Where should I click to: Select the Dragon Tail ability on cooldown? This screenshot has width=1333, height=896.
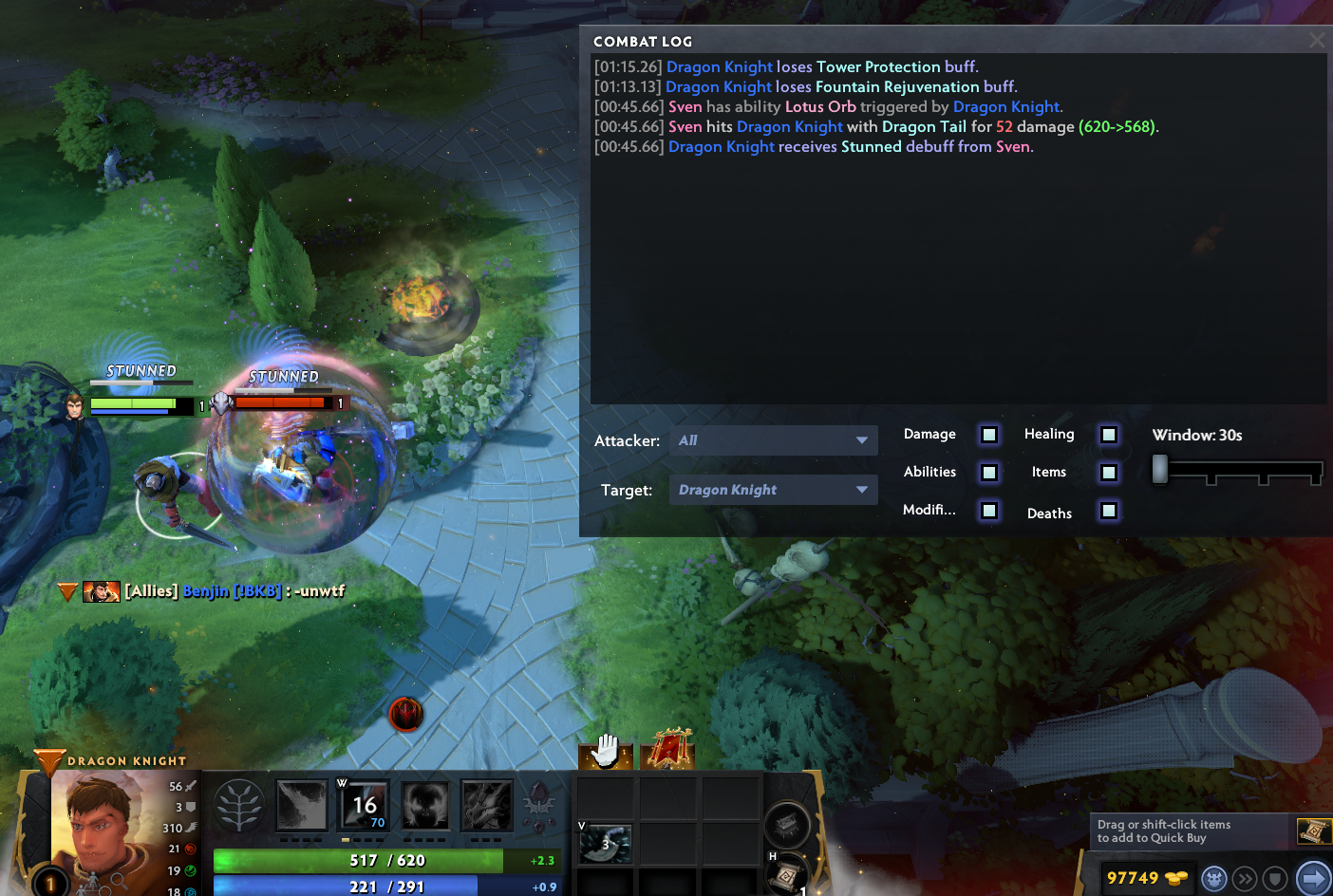[x=365, y=806]
